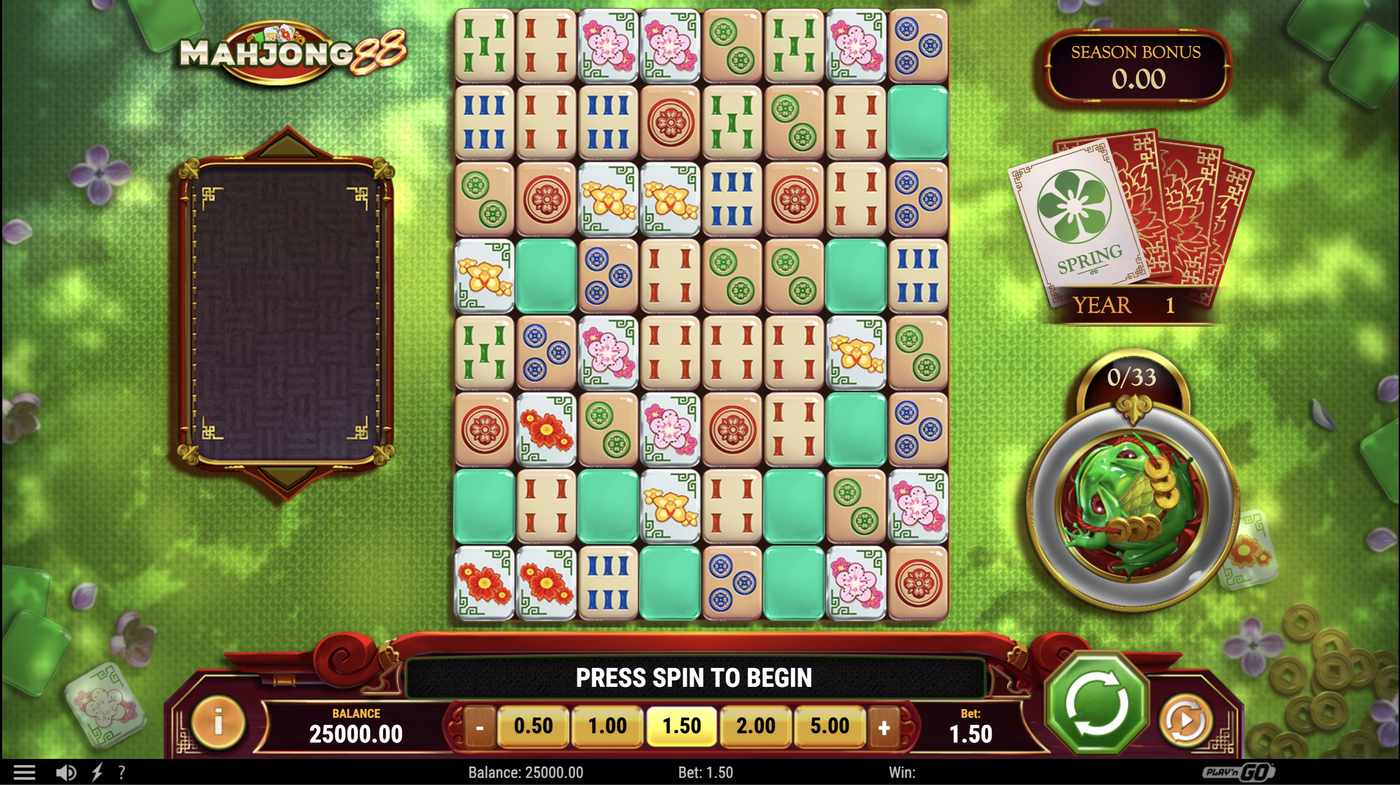Image resolution: width=1400 pixels, height=785 pixels.
Task: Click the 0/33 tile collection counter
Action: point(1133,378)
